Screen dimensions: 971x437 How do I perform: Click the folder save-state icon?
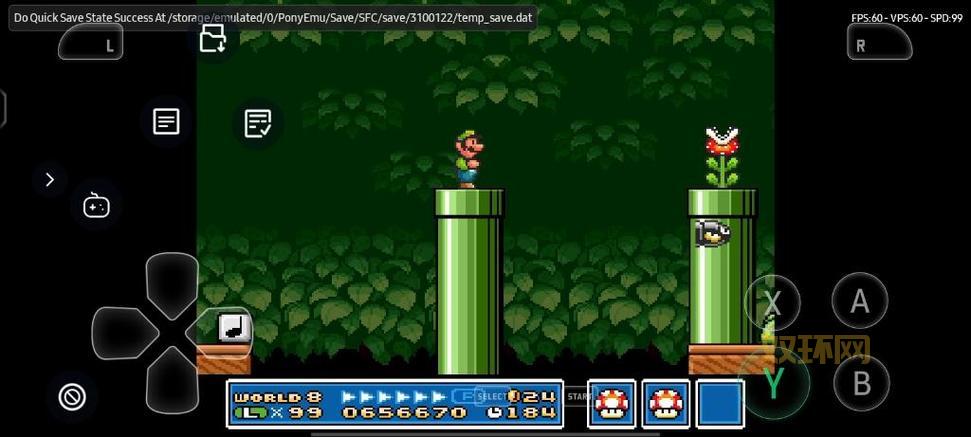click(213, 39)
